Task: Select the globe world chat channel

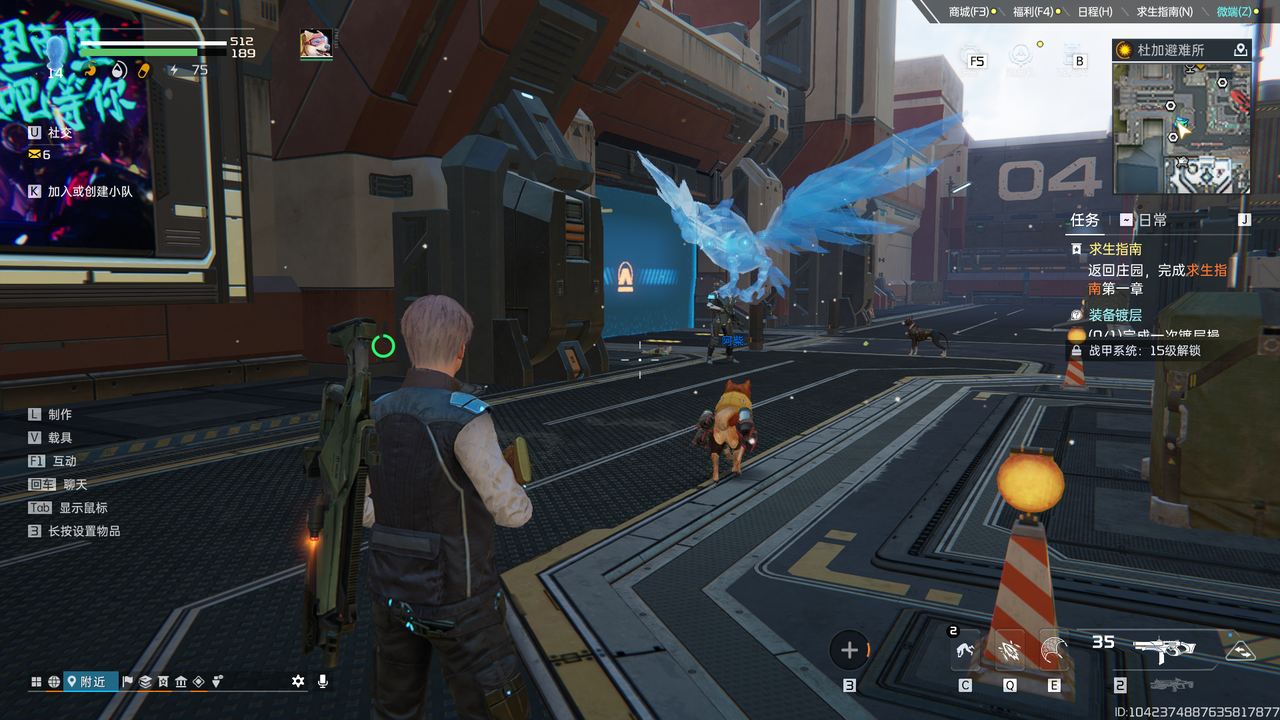Action: (53, 681)
